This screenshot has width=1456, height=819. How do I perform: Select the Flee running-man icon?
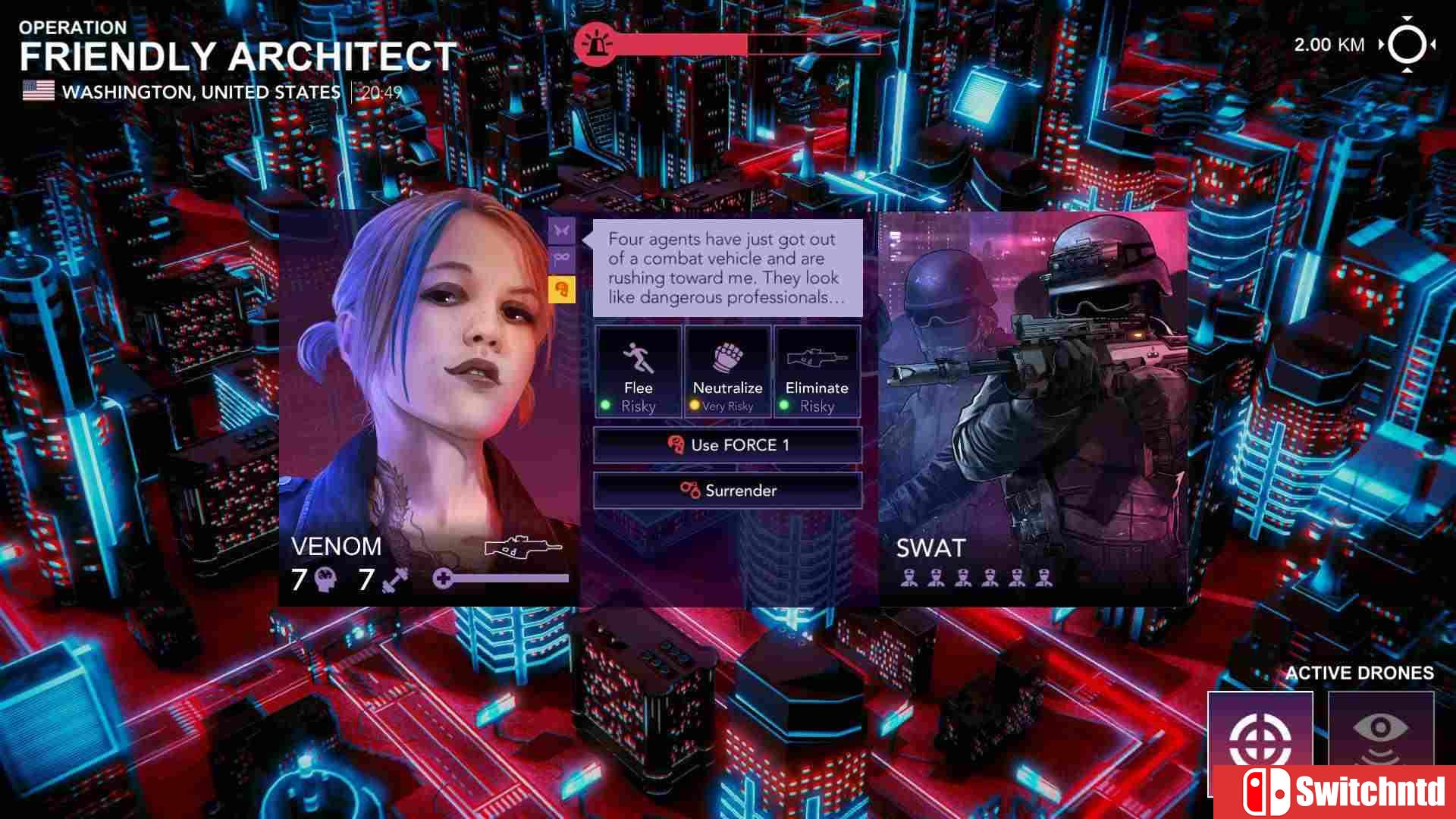[x=638, y=356]
